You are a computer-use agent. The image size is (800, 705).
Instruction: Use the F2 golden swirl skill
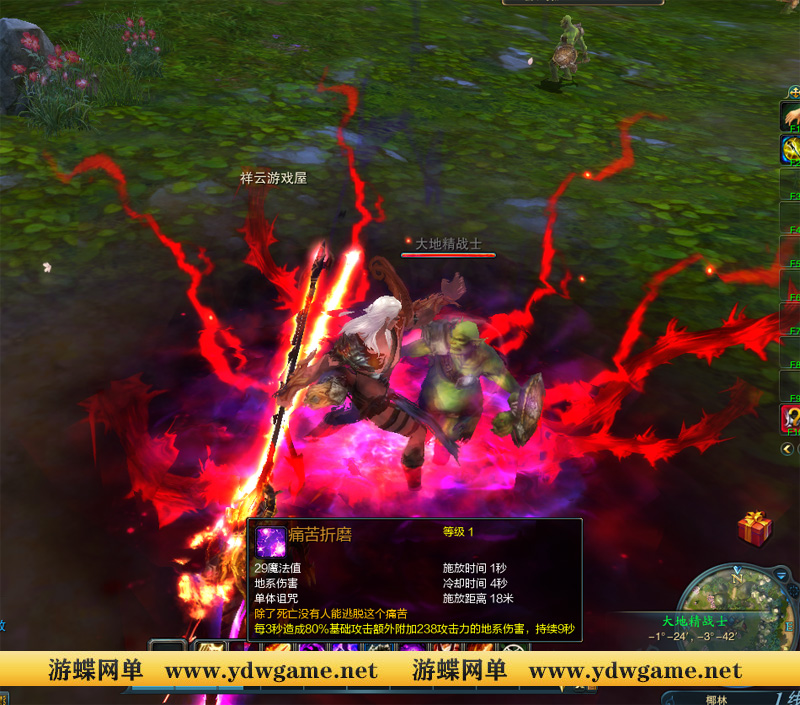791,150
